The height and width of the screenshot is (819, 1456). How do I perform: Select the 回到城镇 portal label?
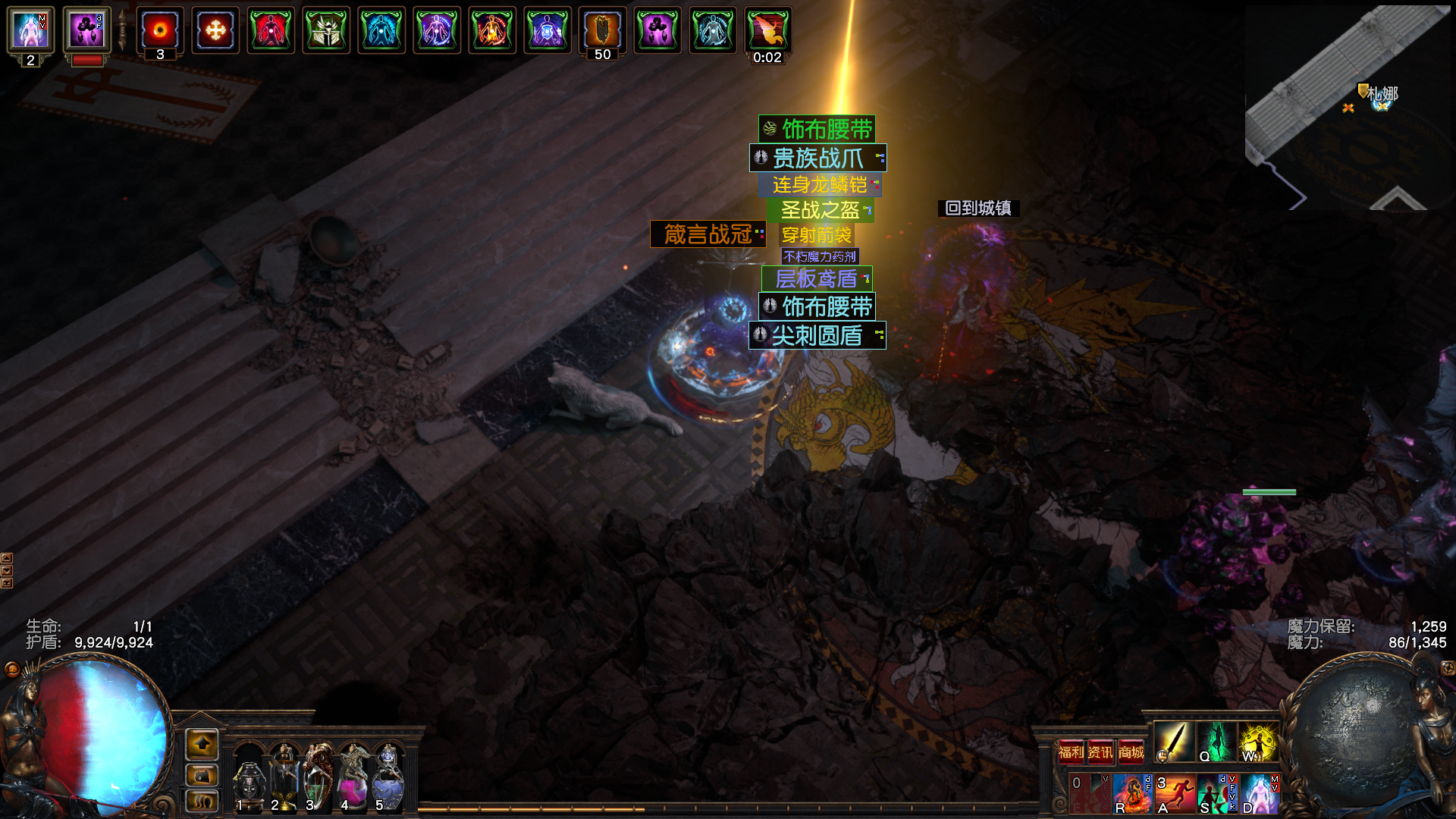(x=978, y=208)
